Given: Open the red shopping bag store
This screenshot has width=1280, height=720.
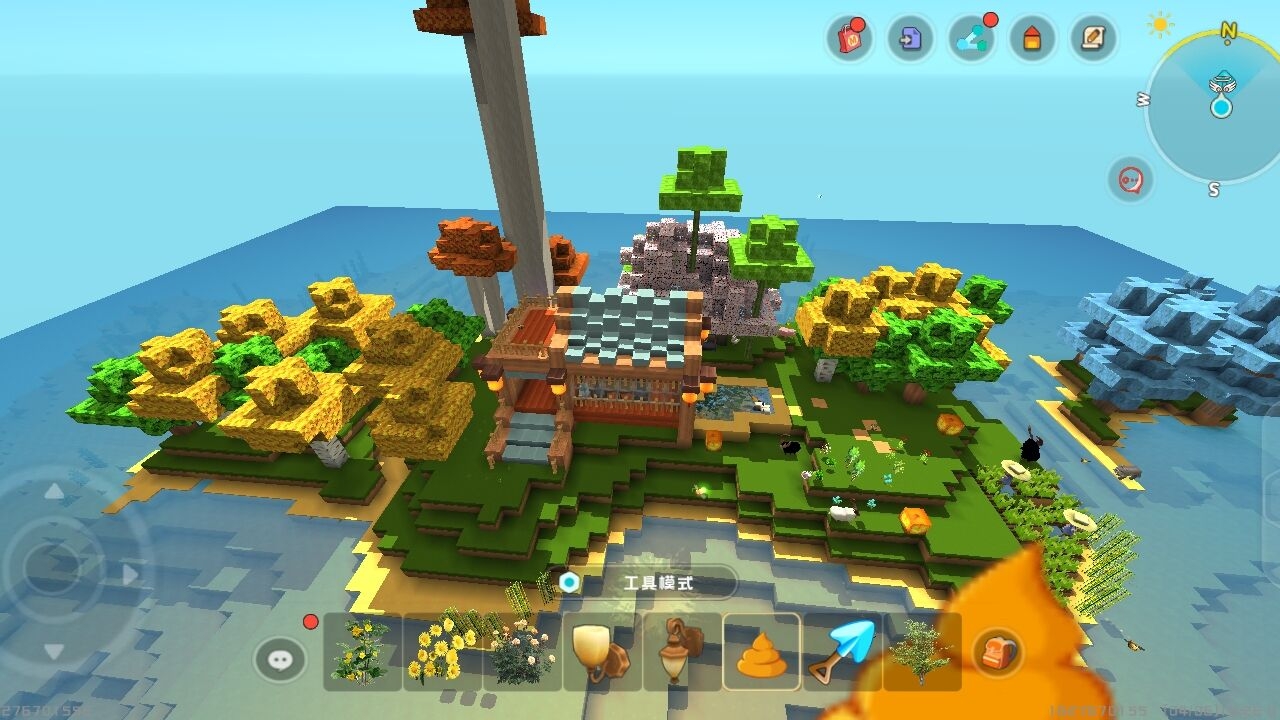Looking at the screenshot, I should (x=849, y=39).
